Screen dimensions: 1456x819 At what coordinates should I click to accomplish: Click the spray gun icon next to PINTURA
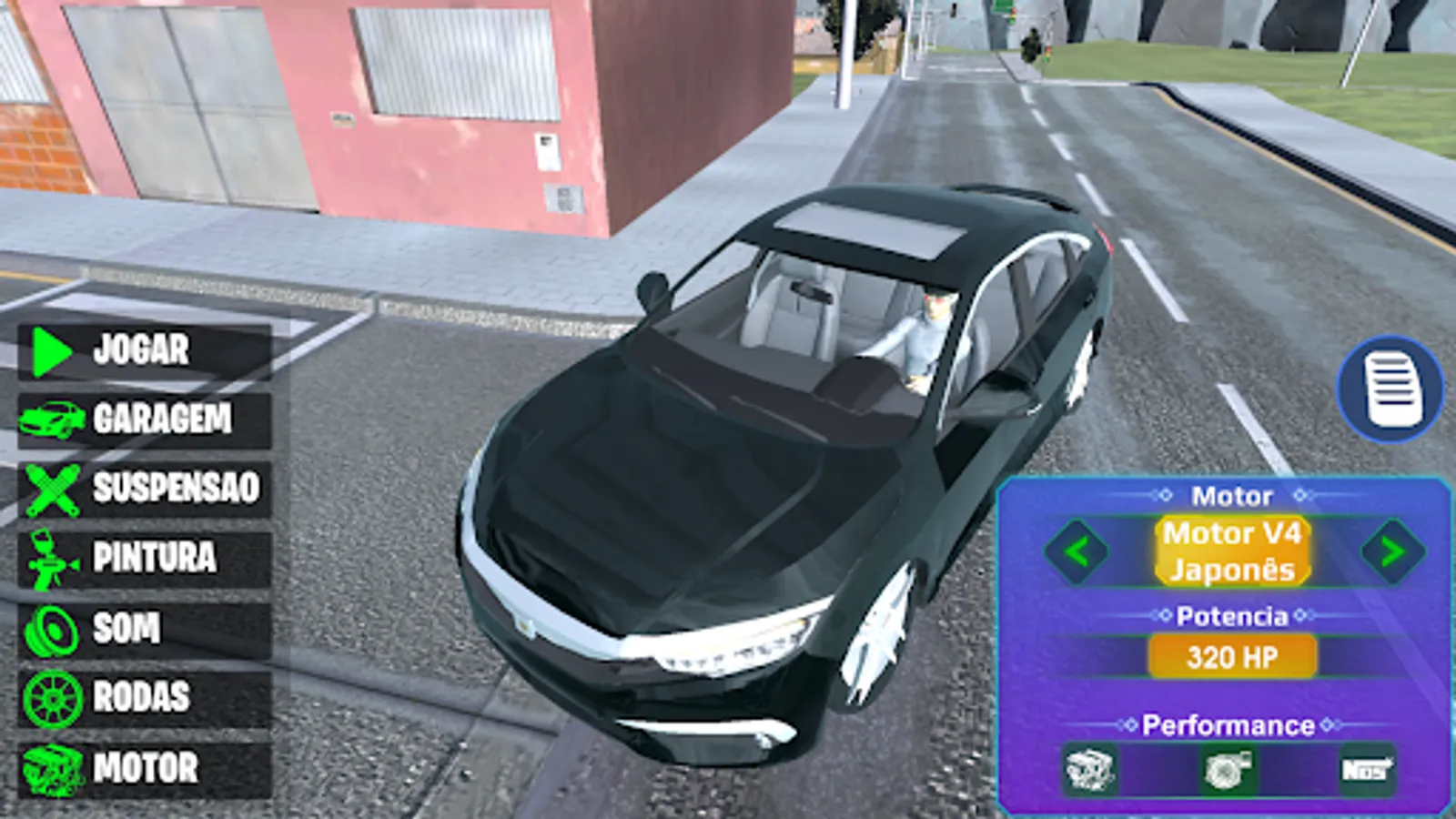pos(50,559)
